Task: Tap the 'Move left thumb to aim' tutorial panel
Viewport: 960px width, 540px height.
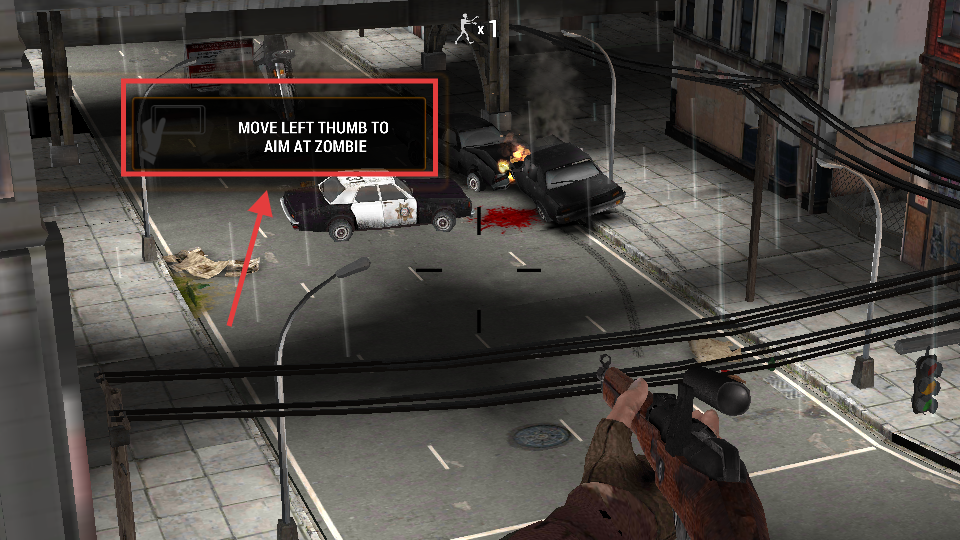Action: coord(281,129)
